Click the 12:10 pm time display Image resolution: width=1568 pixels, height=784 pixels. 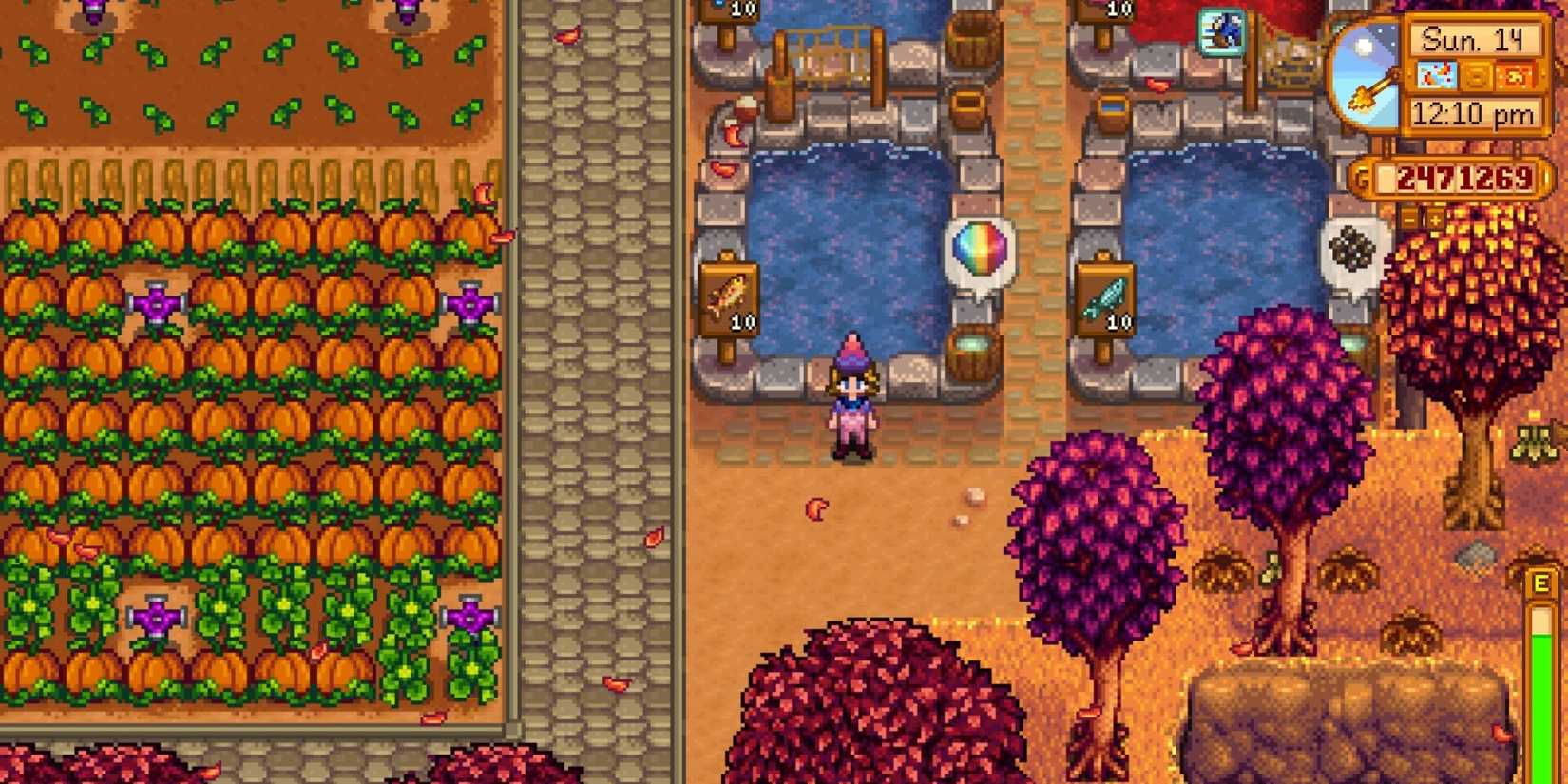[x=1476, y=112]
